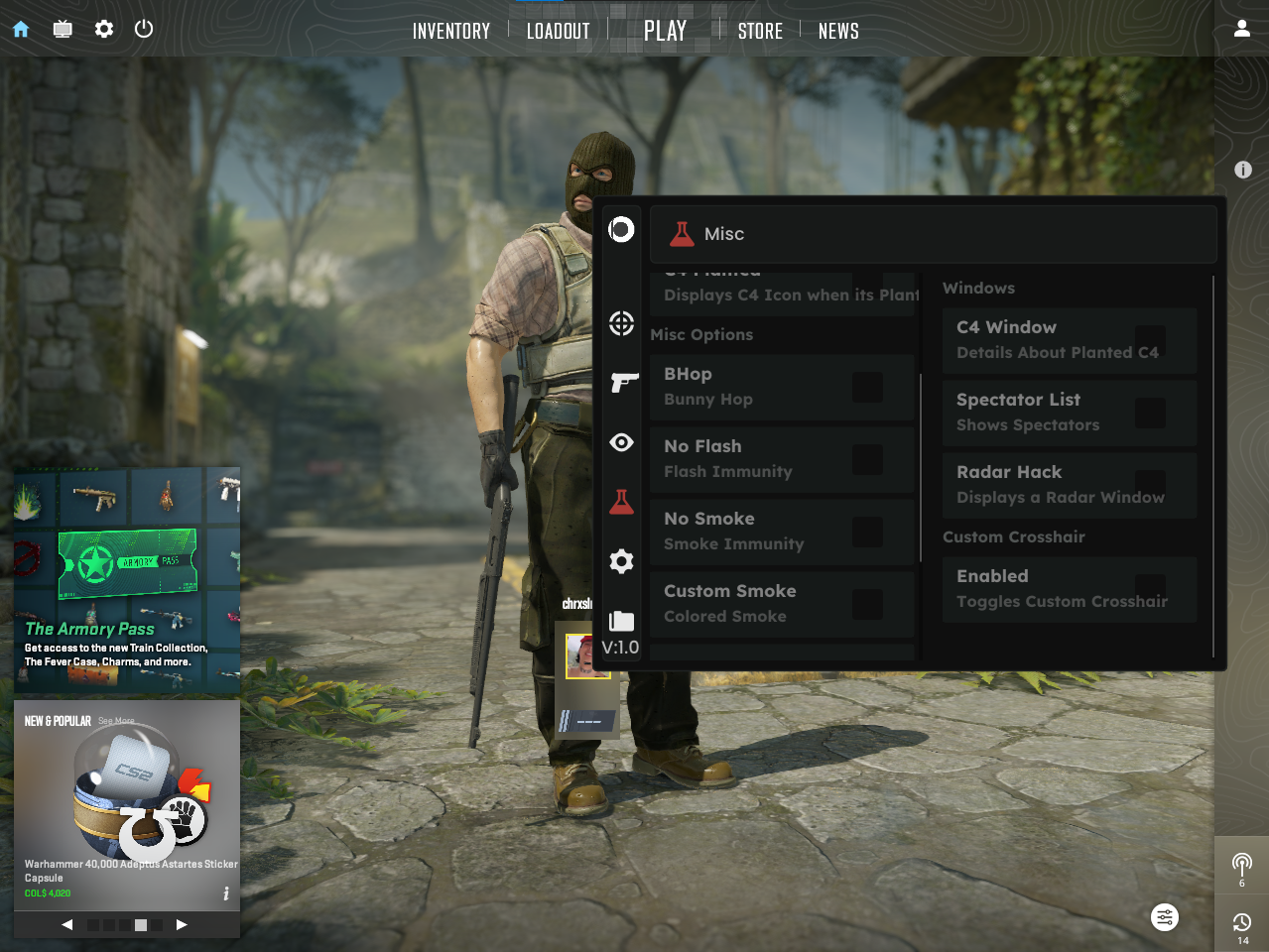The image size is (1269, 952).
Task: Open the folder configs section in overlay
Action: pos(621,621)
